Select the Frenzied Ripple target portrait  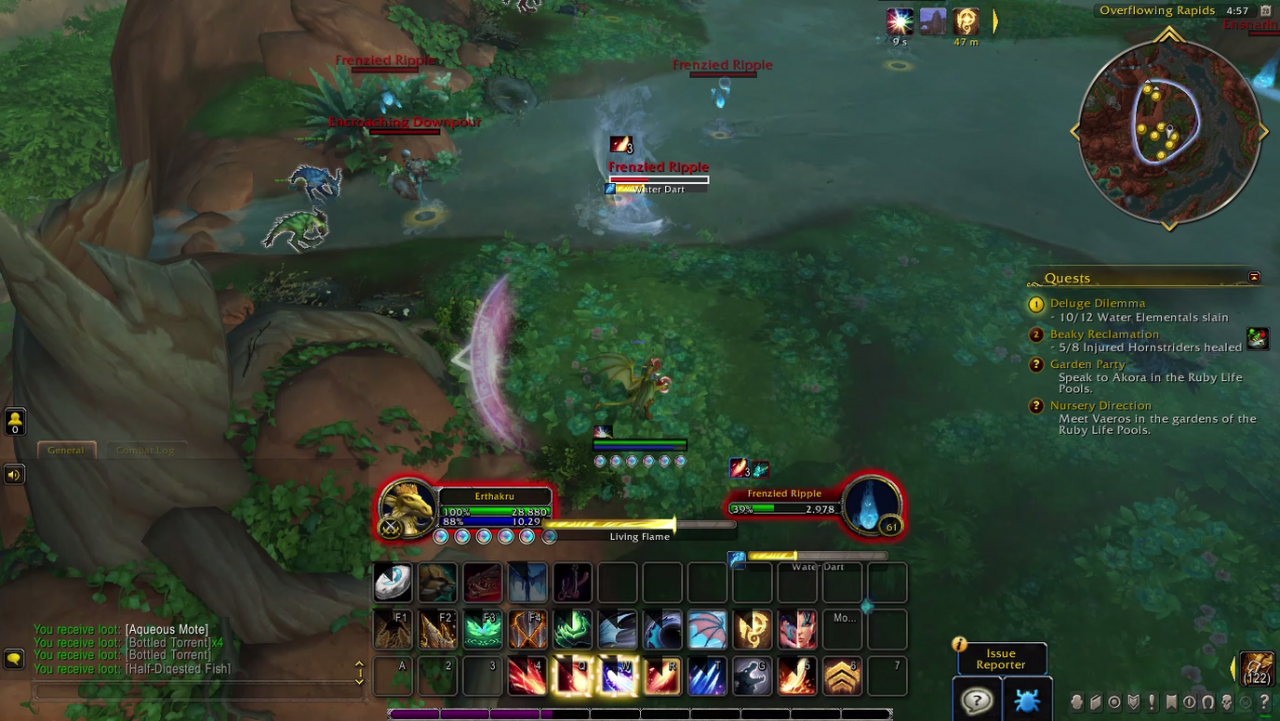[x=870, y=506]
